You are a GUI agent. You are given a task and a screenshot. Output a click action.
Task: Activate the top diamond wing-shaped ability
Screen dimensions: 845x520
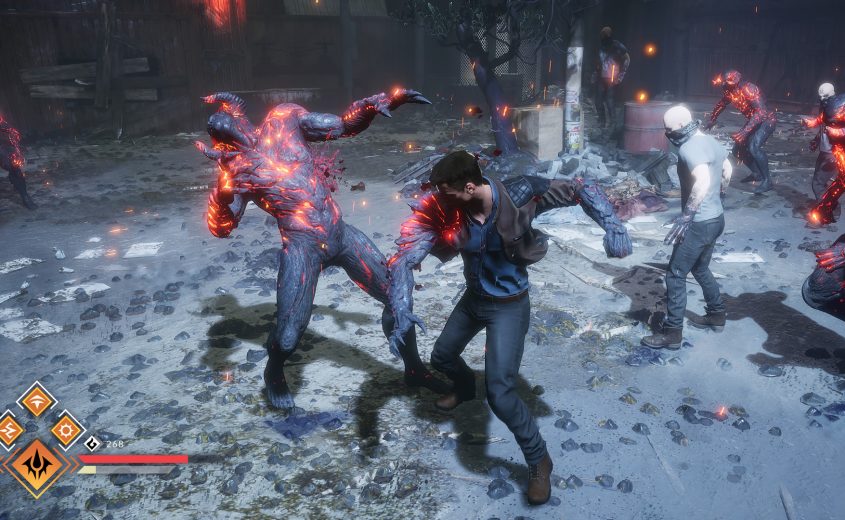37,400
